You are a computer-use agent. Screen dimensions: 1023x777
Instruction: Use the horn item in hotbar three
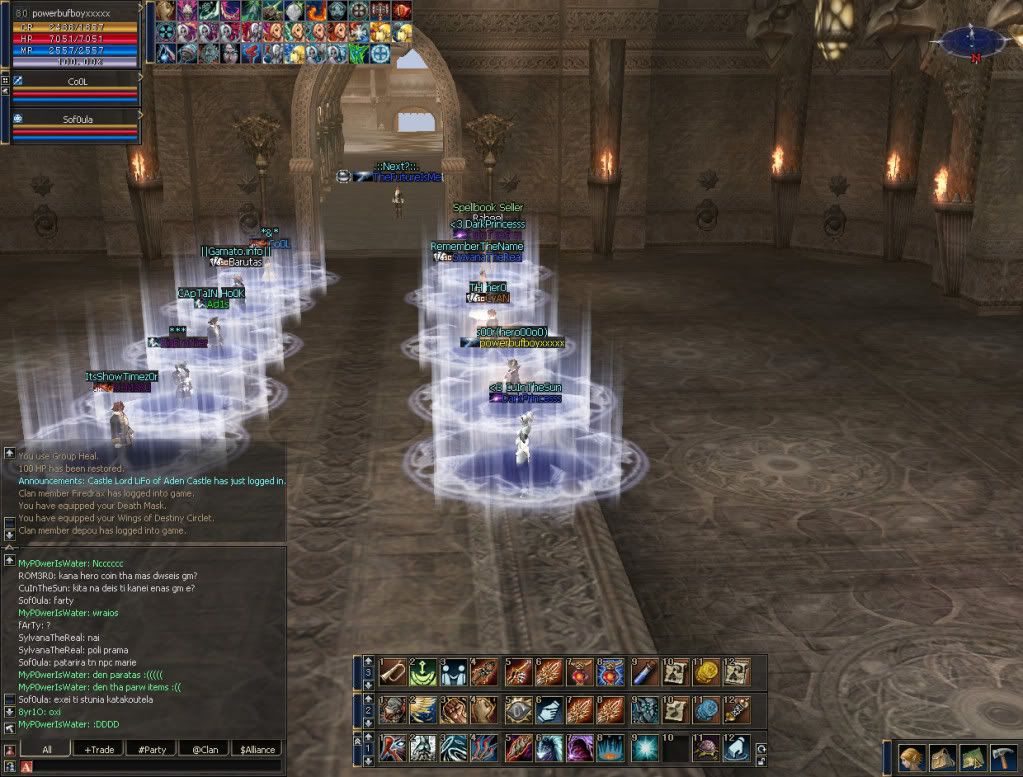point(390,670)
